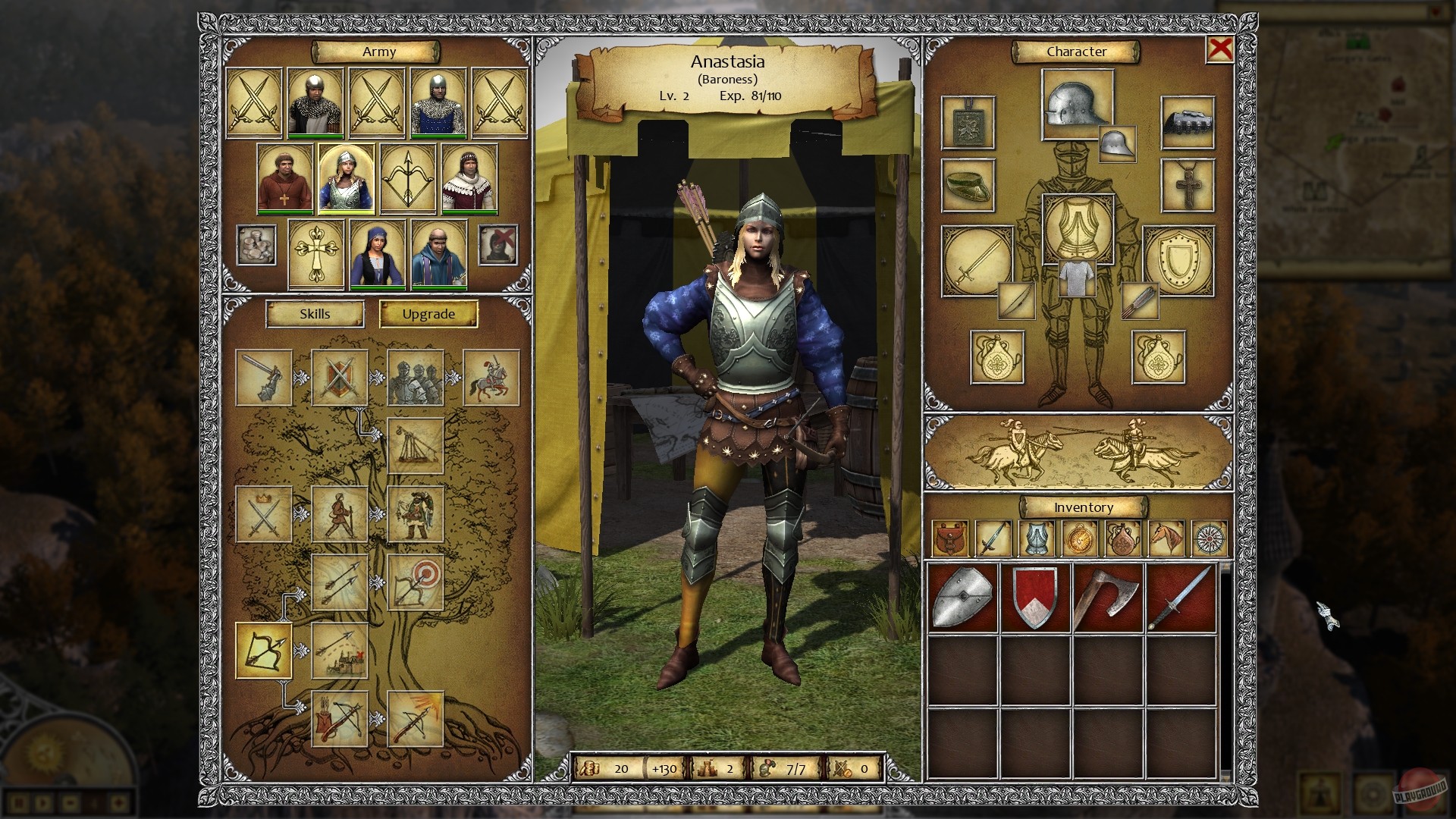Select the monk portrait in the Army panel

285,180
